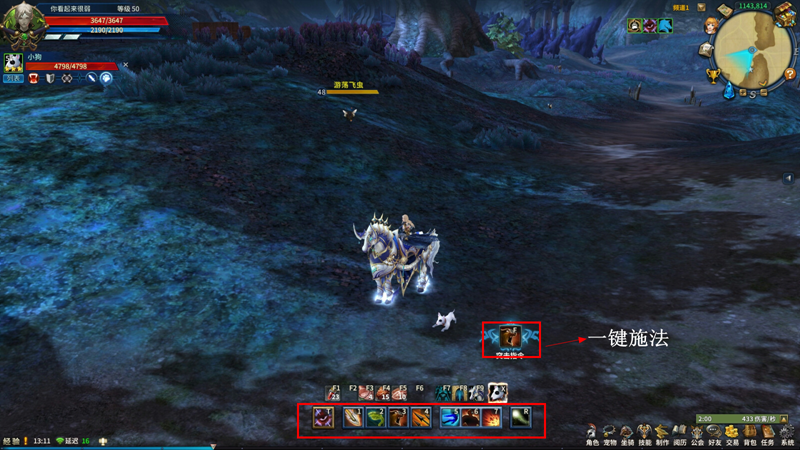The width and height of the screenshot is (800, 450).
Task: Click the 列表 pet list button
Action: pos(12,77)
